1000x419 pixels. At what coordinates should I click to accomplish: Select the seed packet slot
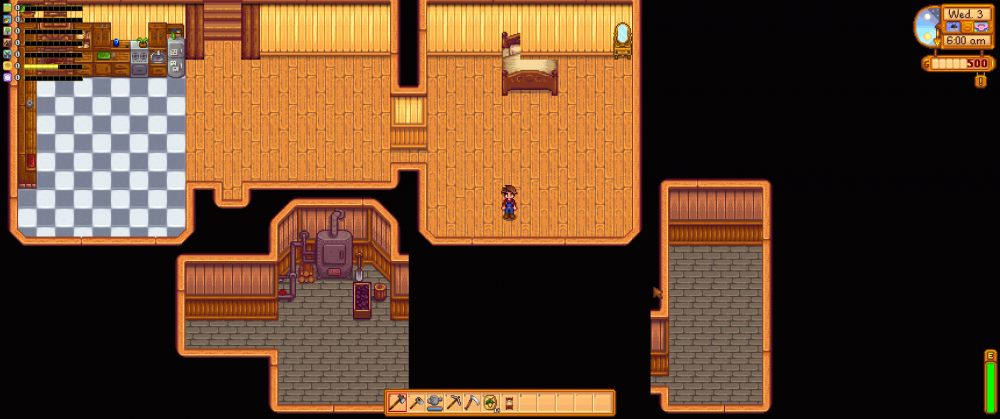[x=491, y=403]
